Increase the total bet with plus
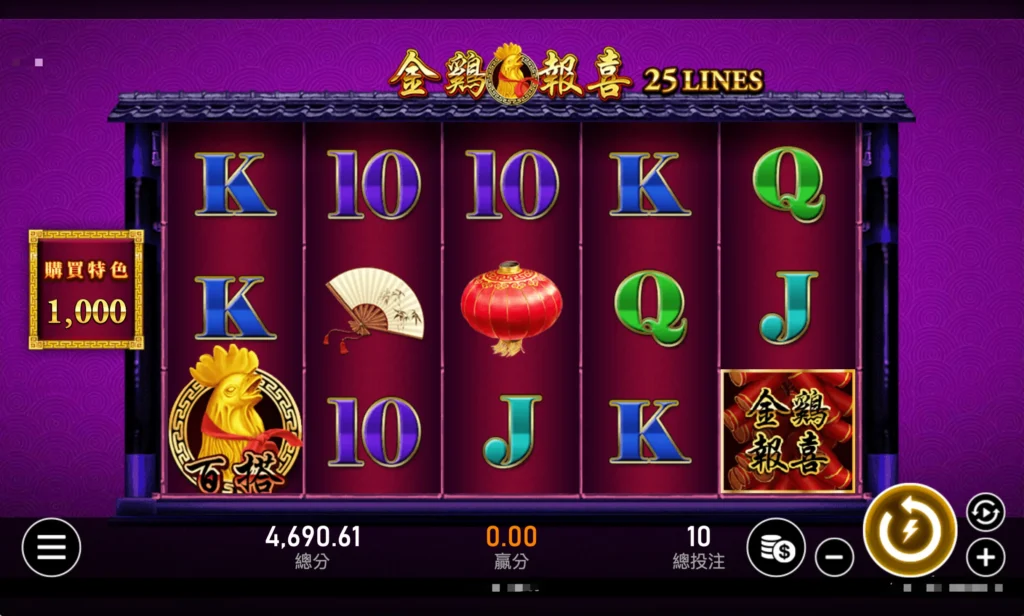Image resolution: width=1024 pixels, height=616 pixels. coord(985,557)
